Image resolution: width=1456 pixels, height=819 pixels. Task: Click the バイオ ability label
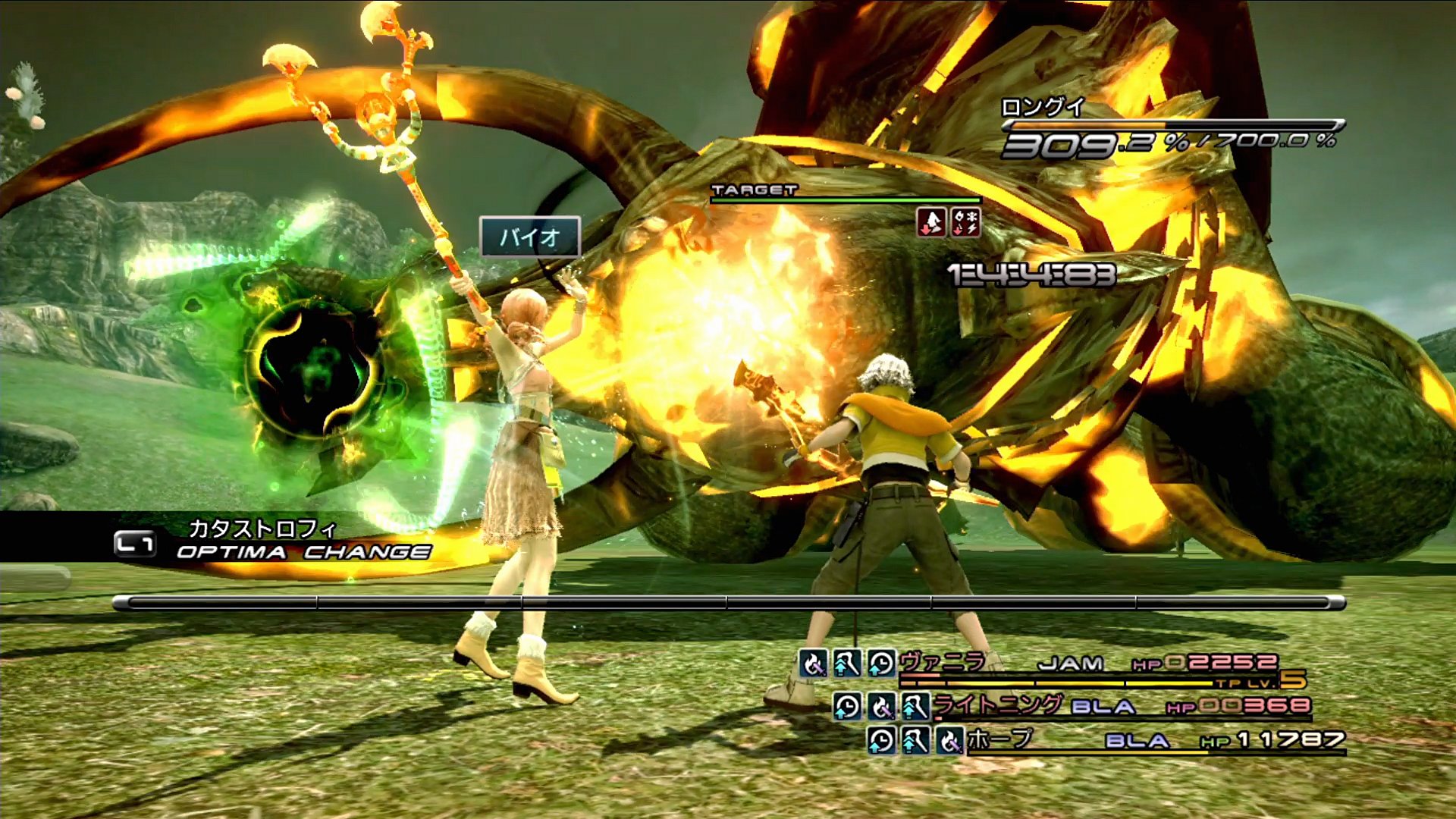point(530,237)
